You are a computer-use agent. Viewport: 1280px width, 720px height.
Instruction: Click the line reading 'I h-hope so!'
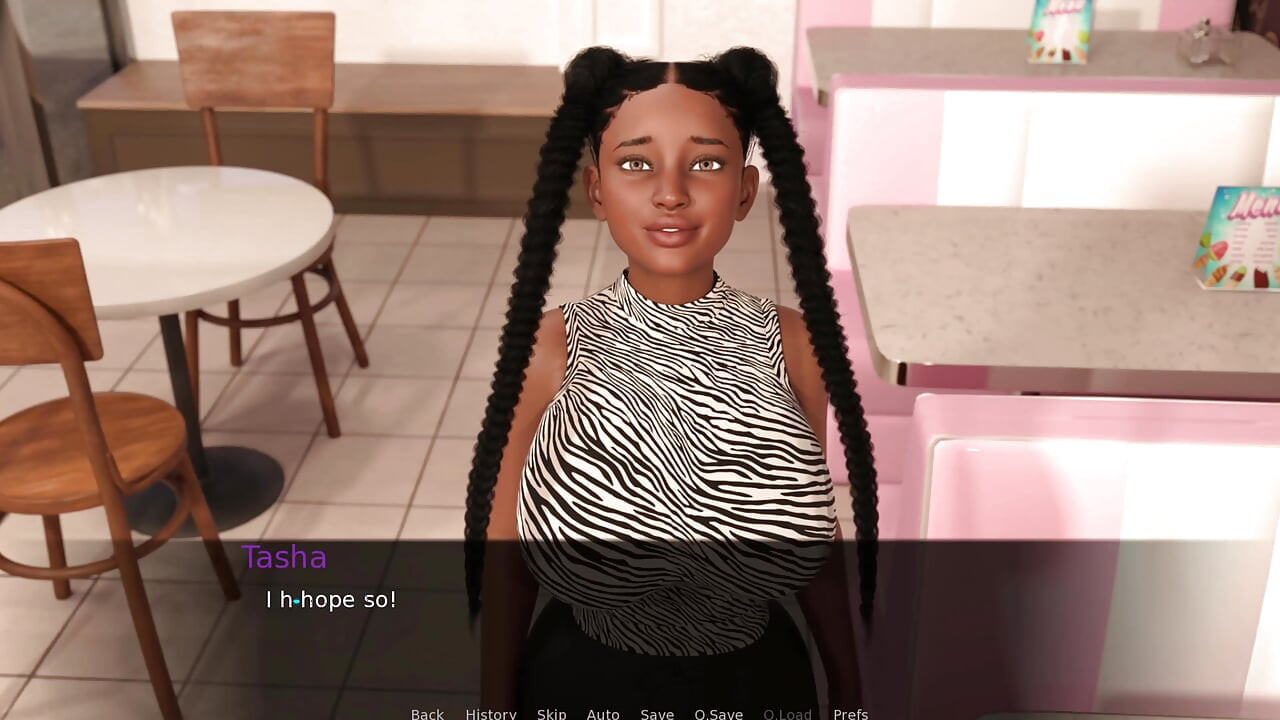[330, 600]
